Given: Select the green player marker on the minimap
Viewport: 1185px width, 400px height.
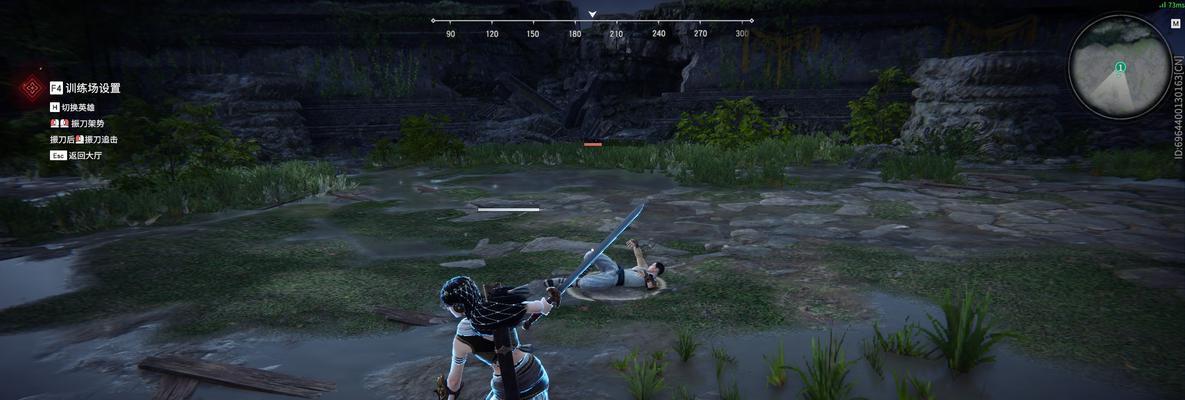Looking at the screenshot, I should point(1120,67).
